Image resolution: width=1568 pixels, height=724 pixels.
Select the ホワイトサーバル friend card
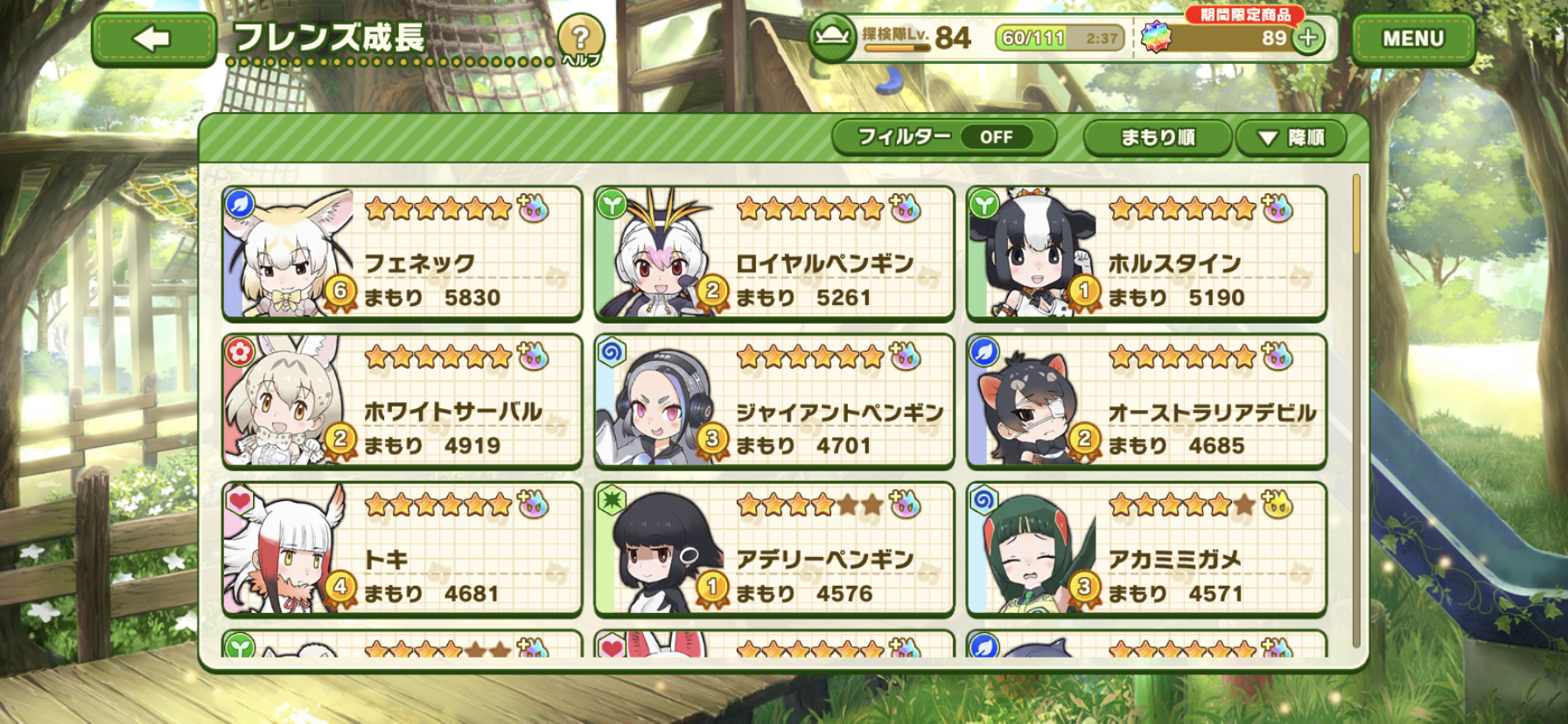[x=402, y=401]
